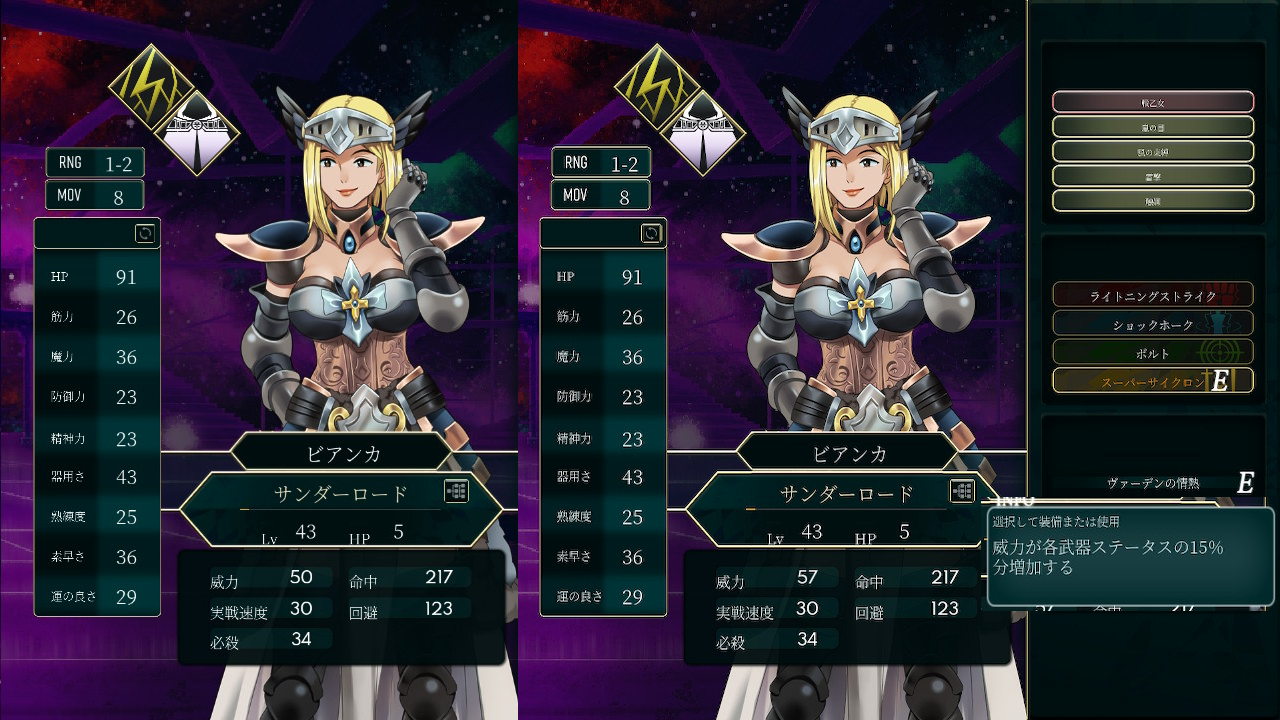The height and width of the screenshot is (720, 1280).
Task: Choose the ショックホーク weapon
Action: tap(1152, 324)
